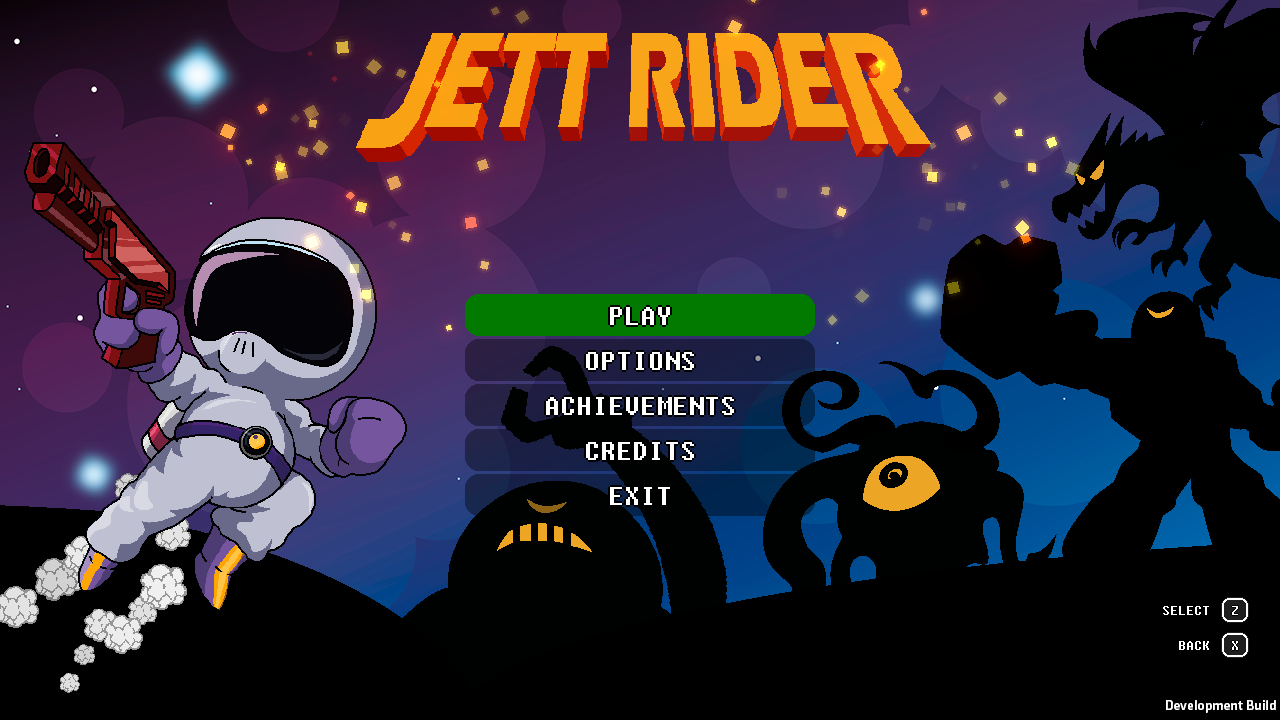Click the X back key icon

(1236, 646)
